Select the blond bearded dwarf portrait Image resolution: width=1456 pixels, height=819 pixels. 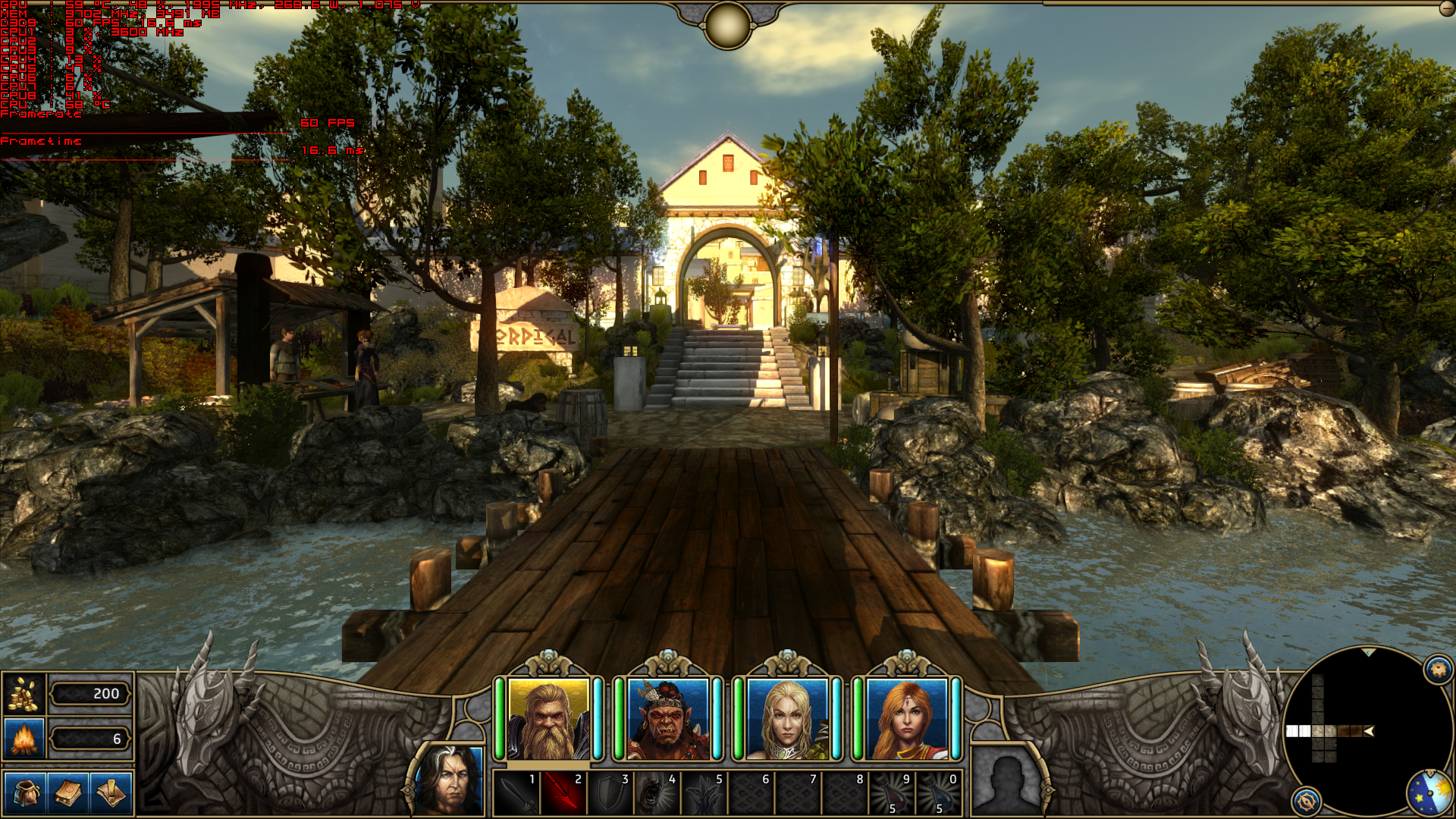coord(548,720)
